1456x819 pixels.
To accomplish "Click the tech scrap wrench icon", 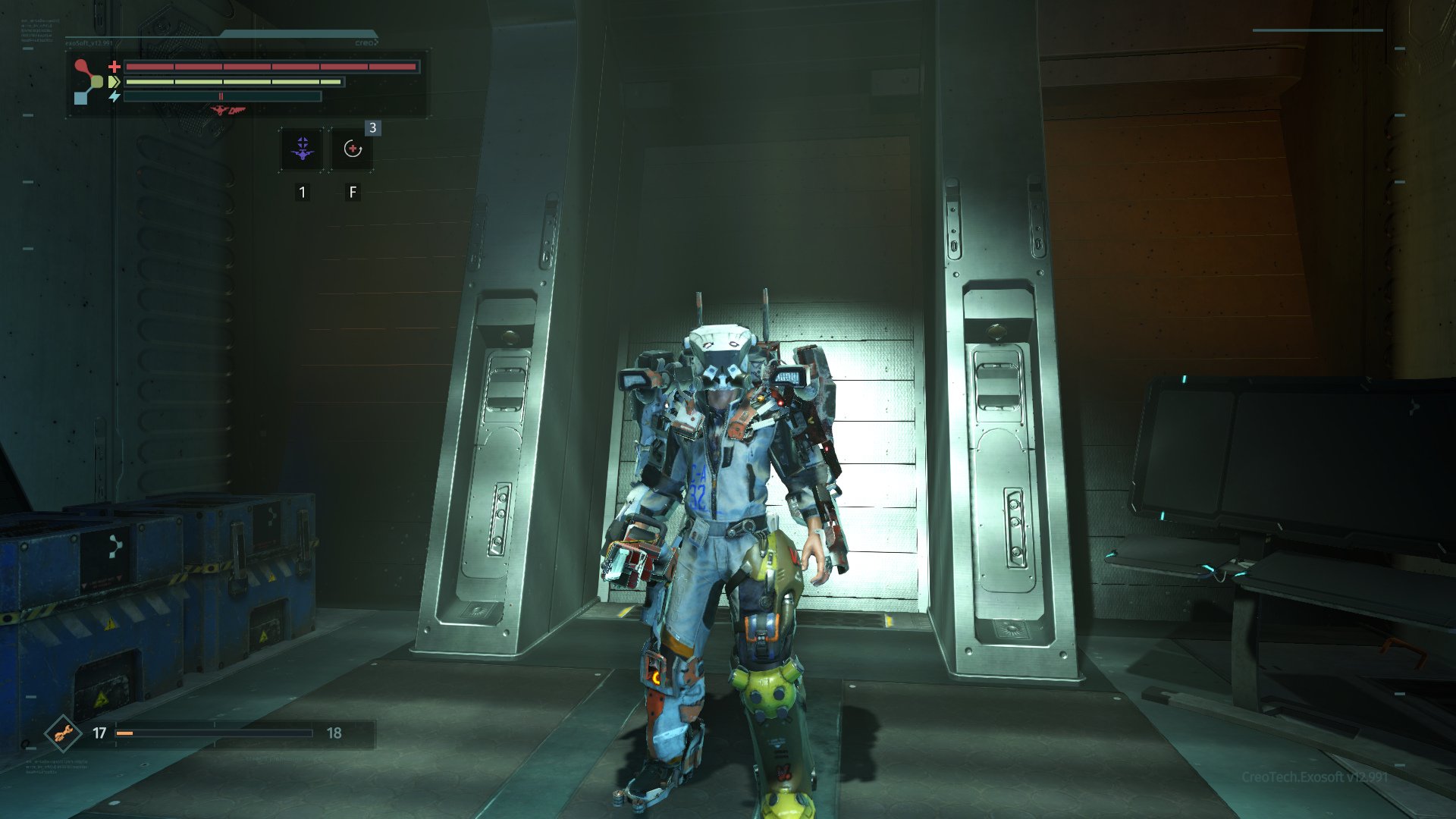I will [64, 734].
